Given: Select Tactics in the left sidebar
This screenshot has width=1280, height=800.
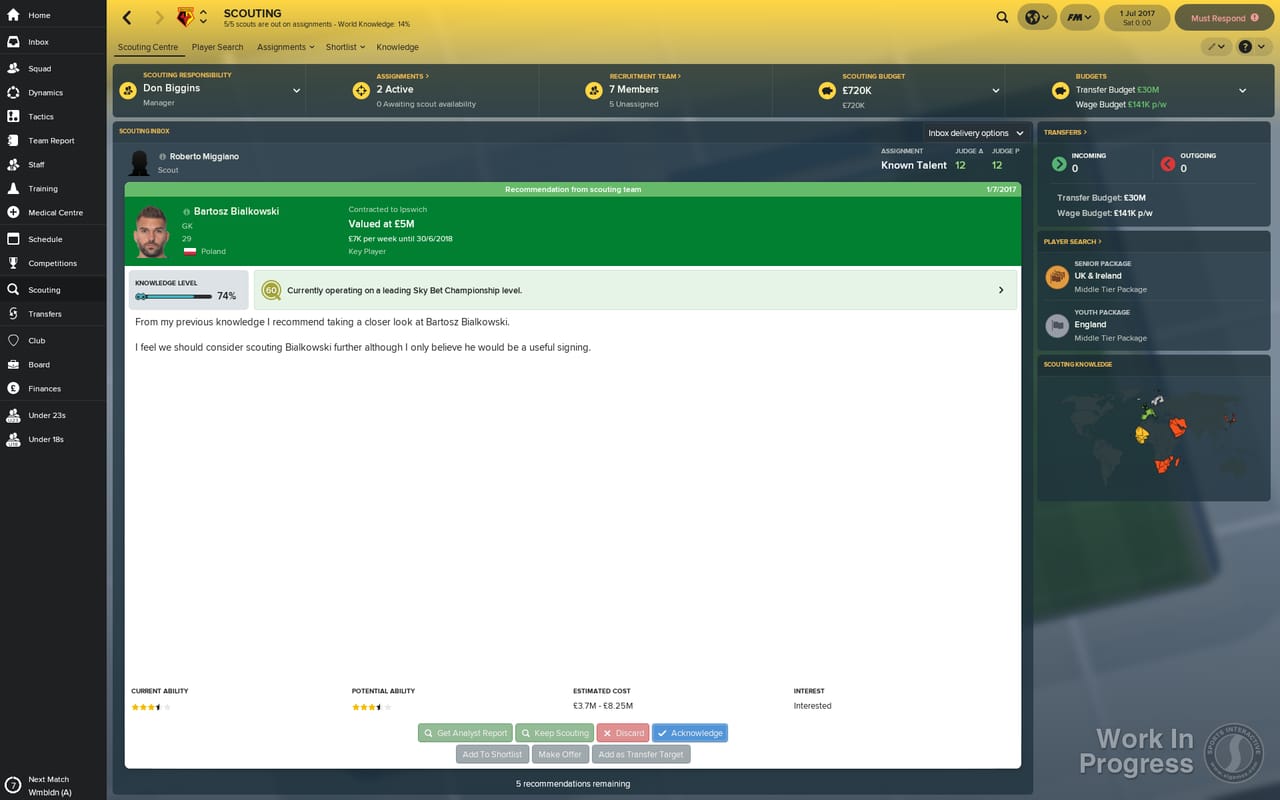Looking at the screenshot, I should point(47,116).
